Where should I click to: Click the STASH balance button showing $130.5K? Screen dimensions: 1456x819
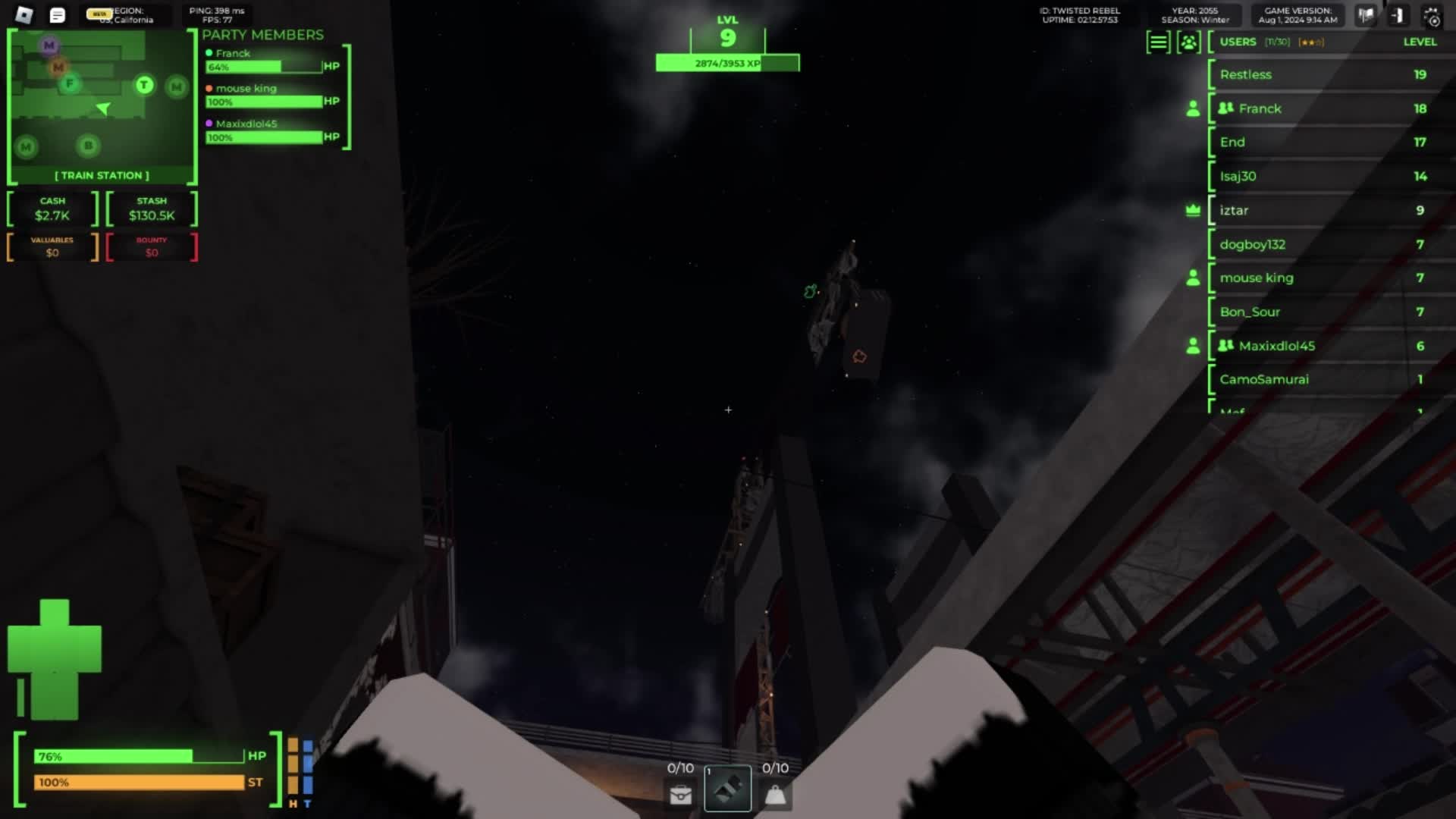[x=152, y=209]
